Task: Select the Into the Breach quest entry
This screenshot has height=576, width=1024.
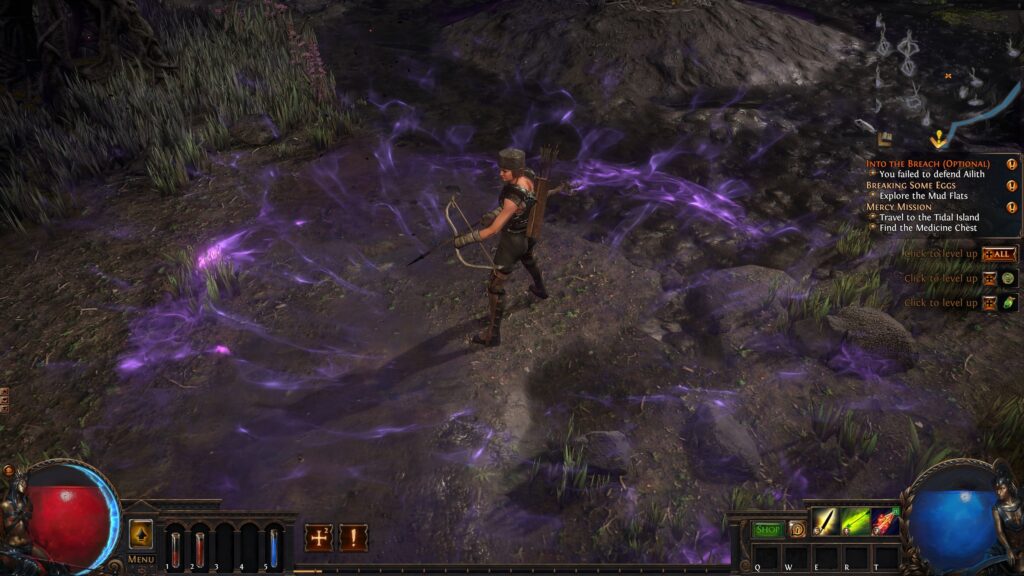Action: pyautogui.click(x=928, y=163)
